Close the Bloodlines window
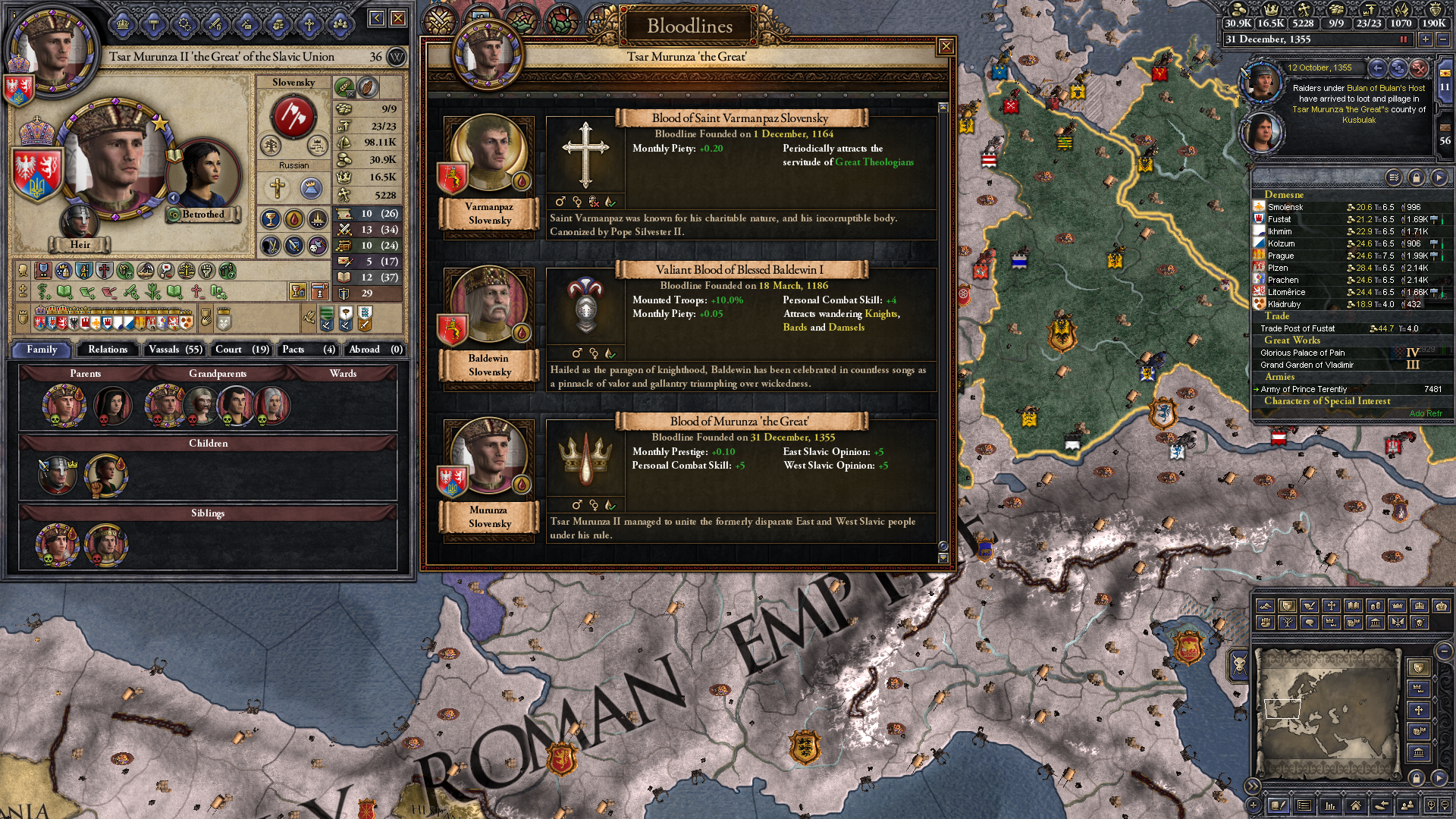The height and width of the screenshot is (819, 1456). coord(946,47)
